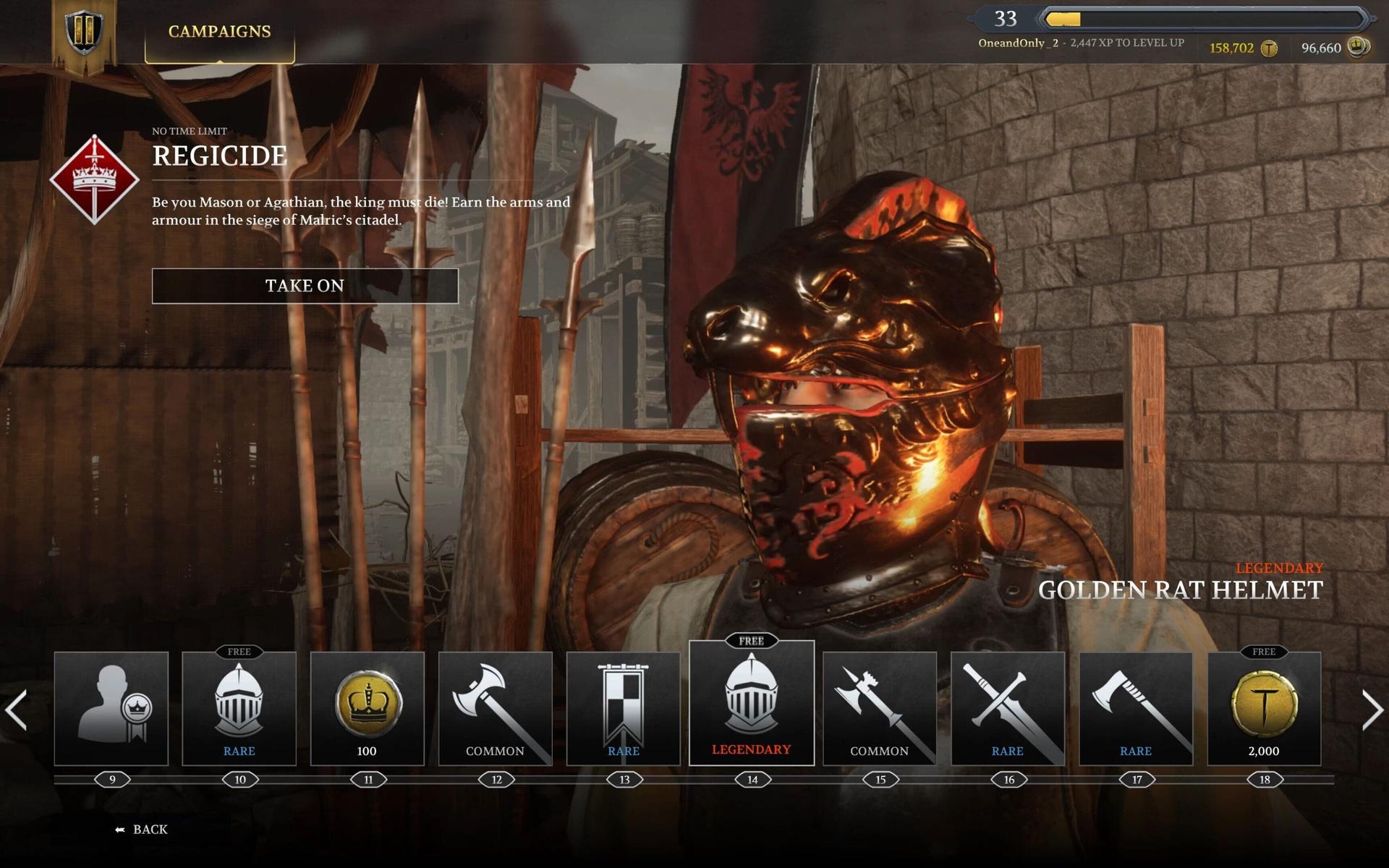1389x868 pixels.
Task: Show next campaign rewards with right arrow
Action: pos(1372,710)
